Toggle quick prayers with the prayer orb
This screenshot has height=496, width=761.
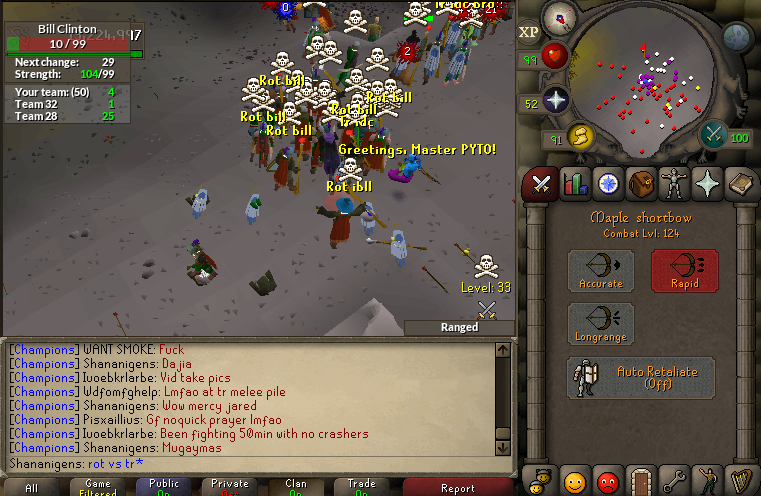[x=555, y=100]
